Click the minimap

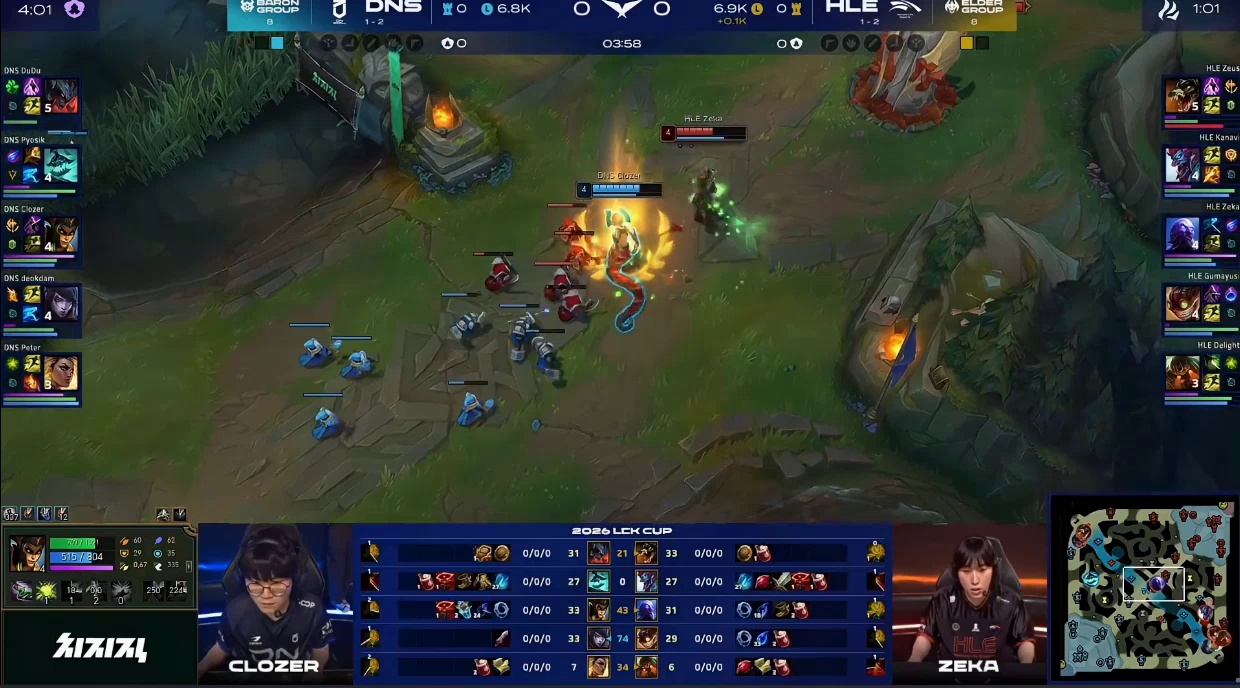[x=1146, y=590]
